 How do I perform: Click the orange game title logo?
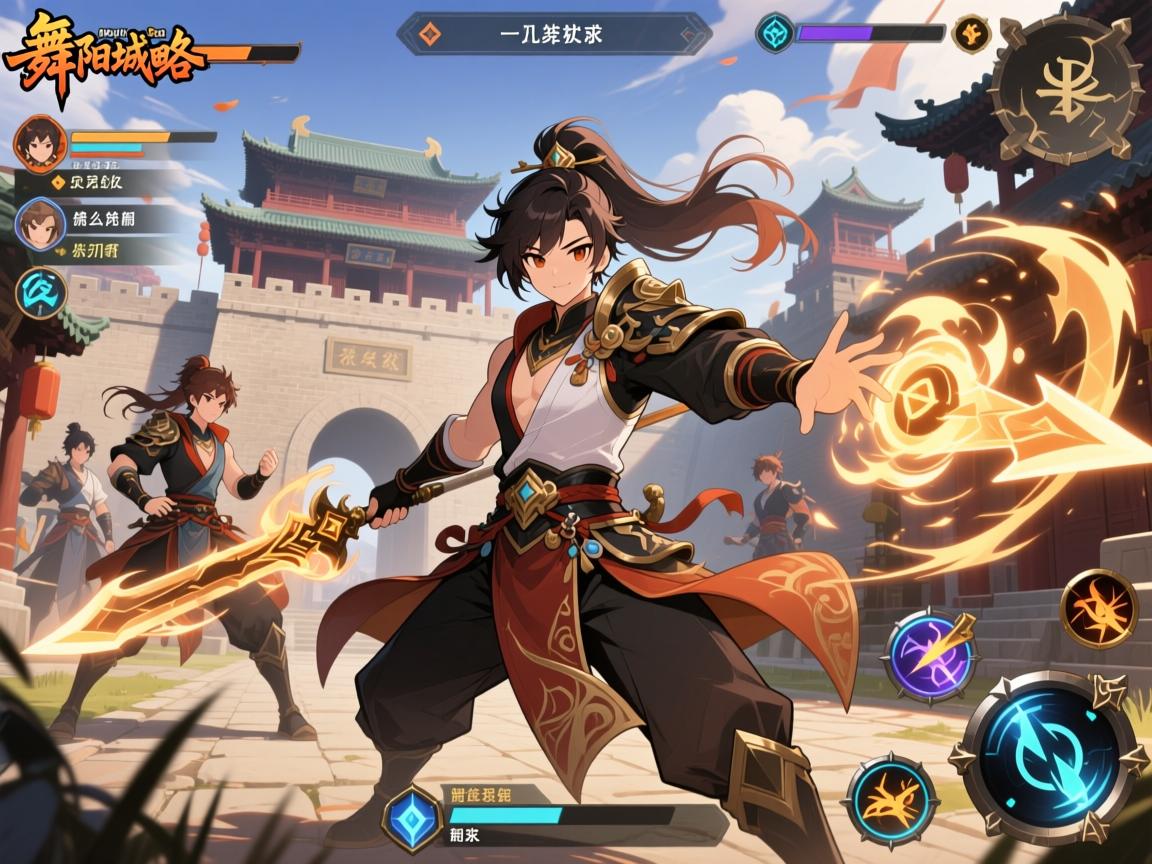(103, 56)
